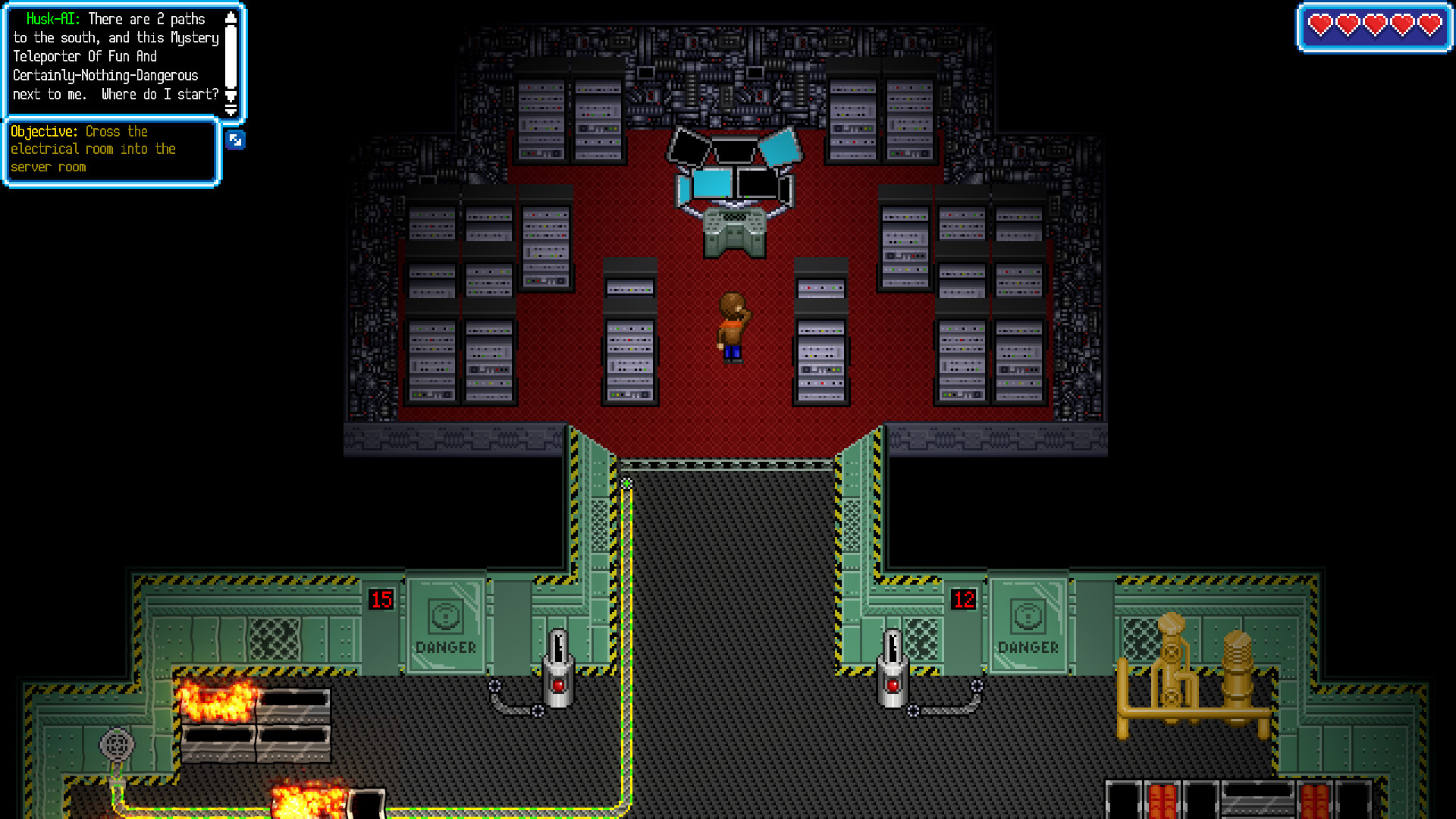Click the red counter displaying 15
Screen dimensions: 1456x819
[x=381, y=600]
